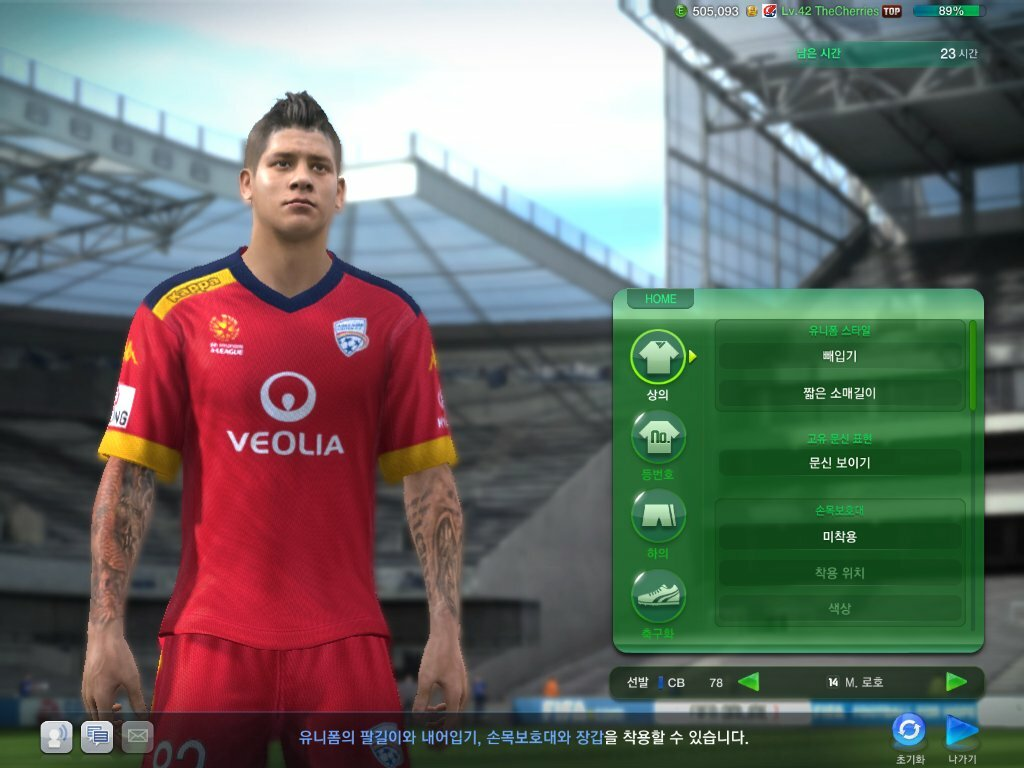Open the mail envelope icon
This screenshot has height=768, width=1024.
click(x=137, y=736)
